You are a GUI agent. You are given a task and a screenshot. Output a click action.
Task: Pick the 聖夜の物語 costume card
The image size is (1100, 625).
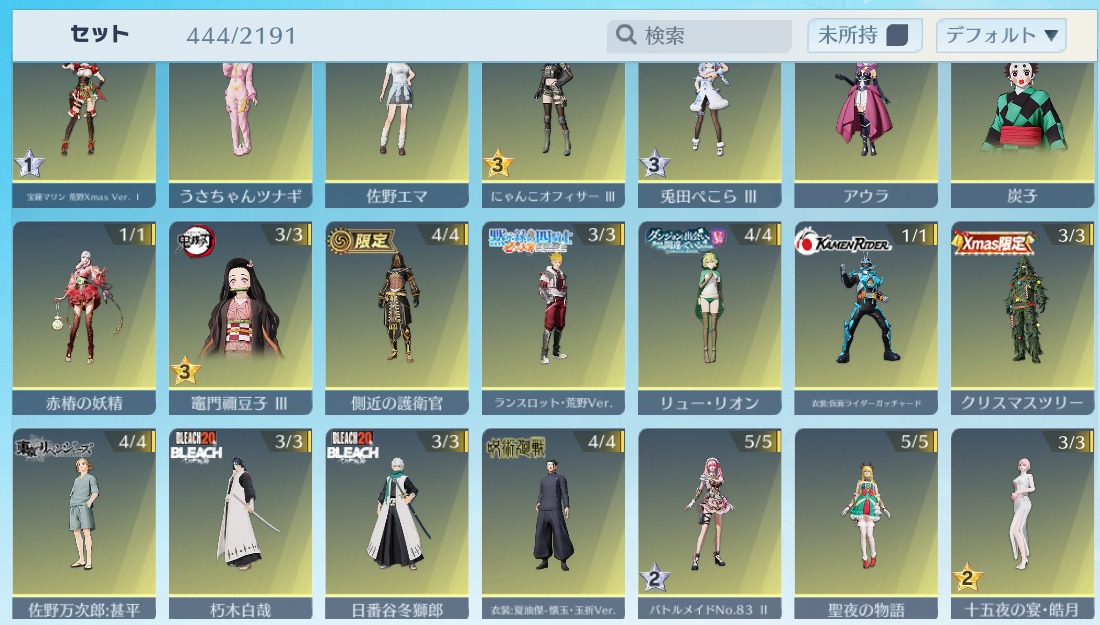[866, 522]
